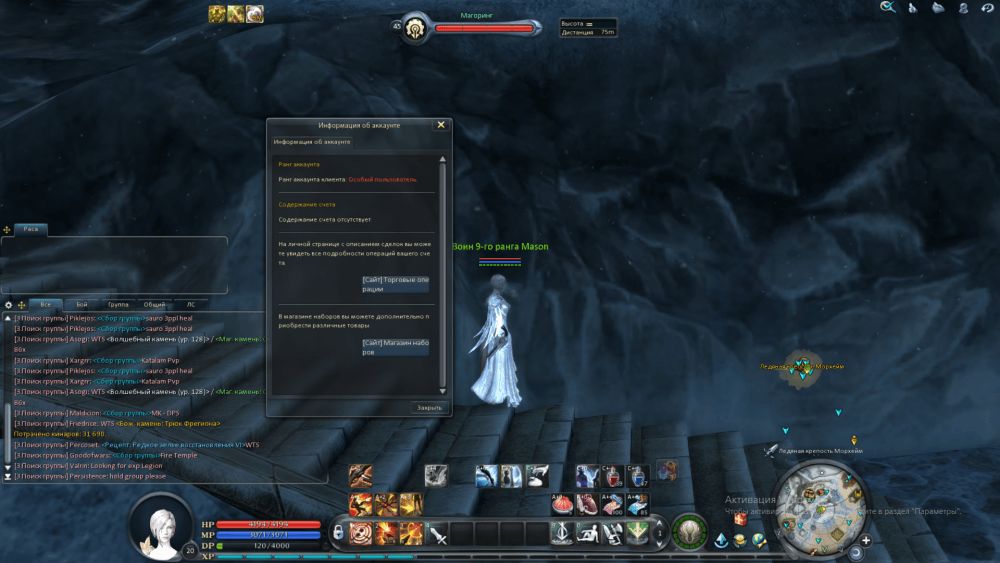The width and height of the screenshot is (1000, 563).
Task: Switch chat to the Бой tab
Action: coord(82,304)
